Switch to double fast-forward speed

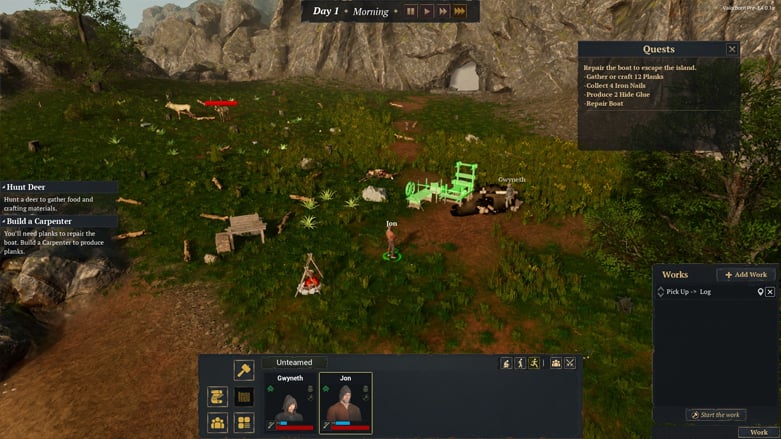[x=443, y=11]
